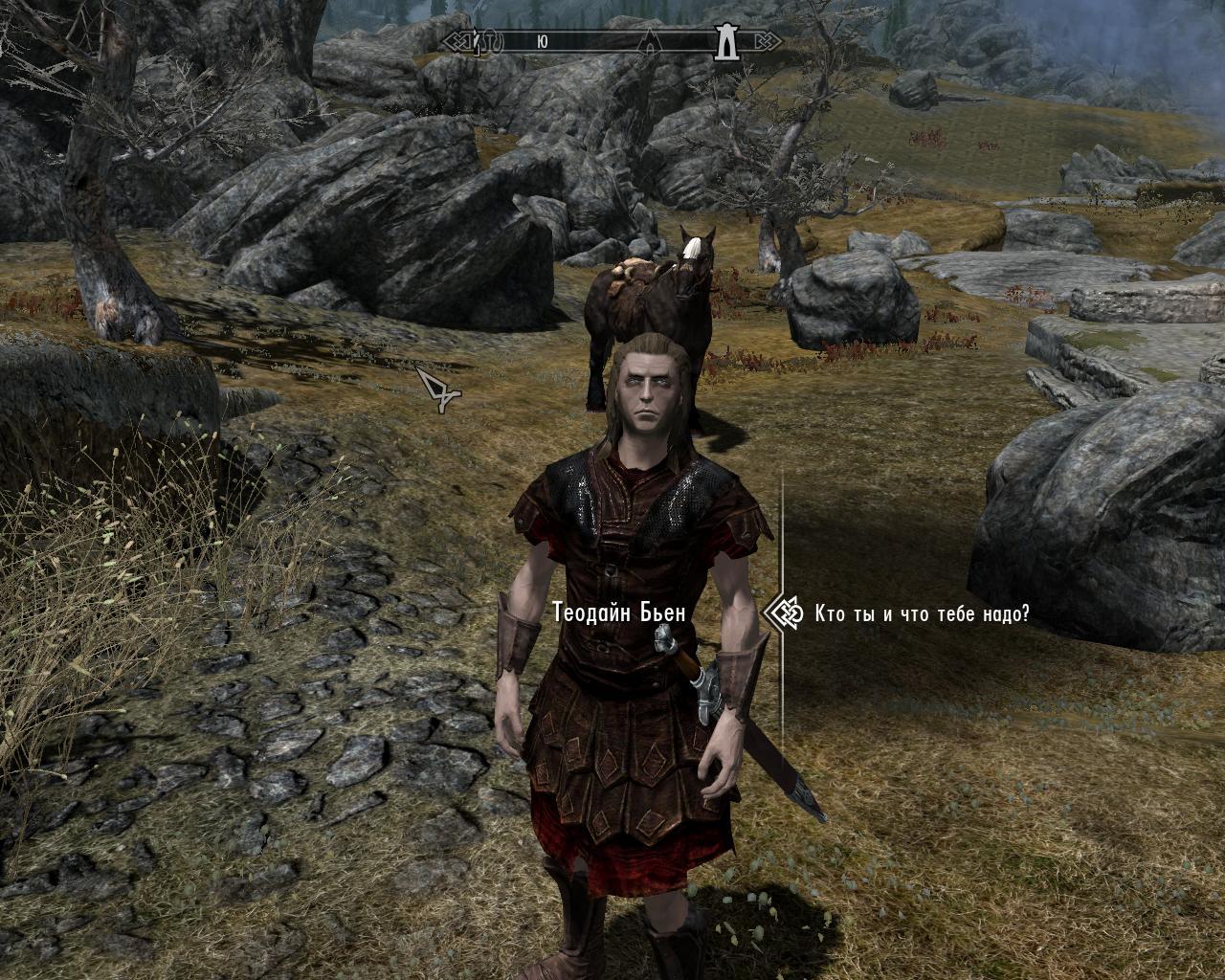Click Теодайн Бьен's face
The height and width of the screenshot is (980, 1225).
[x=649, y=392]
